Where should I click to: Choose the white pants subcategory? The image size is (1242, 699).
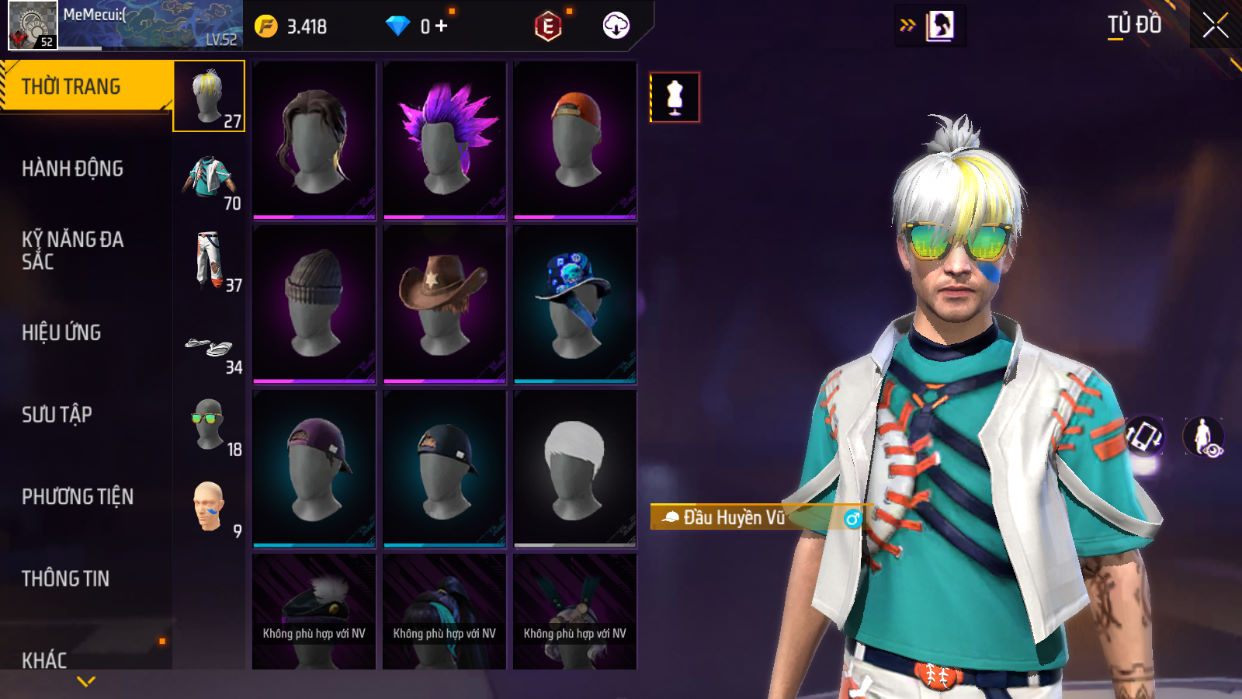tap(209, 260)
